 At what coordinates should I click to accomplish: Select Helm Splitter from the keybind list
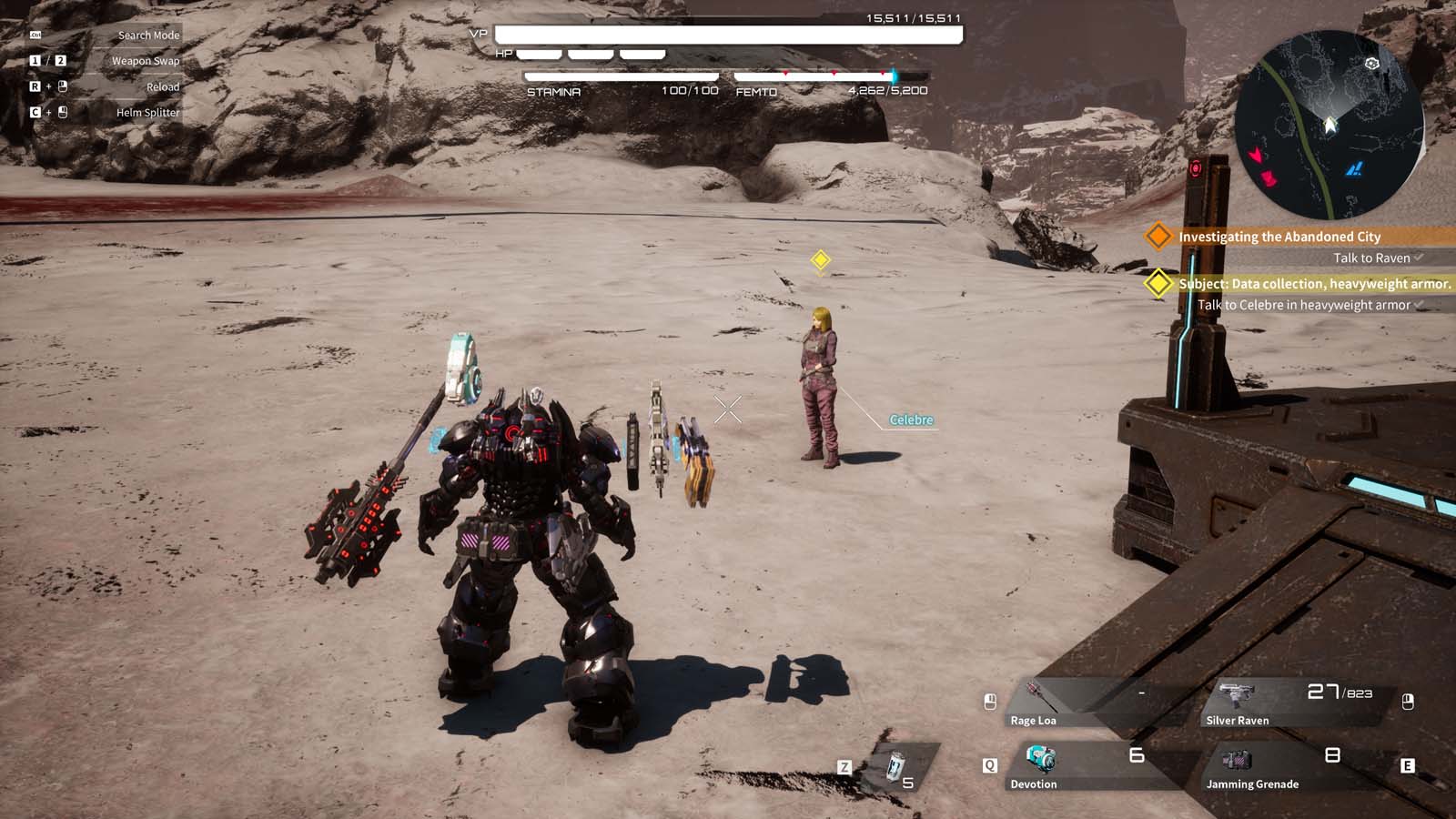click(146, 112)
